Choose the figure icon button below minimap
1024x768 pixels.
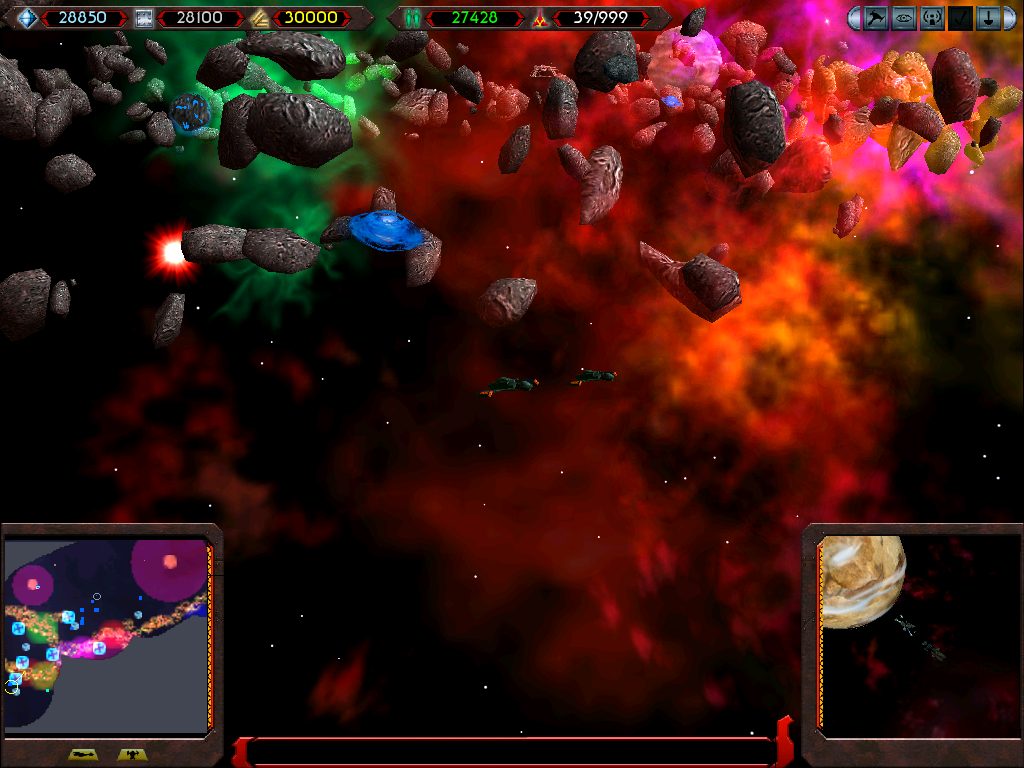(x=131, y=755)
